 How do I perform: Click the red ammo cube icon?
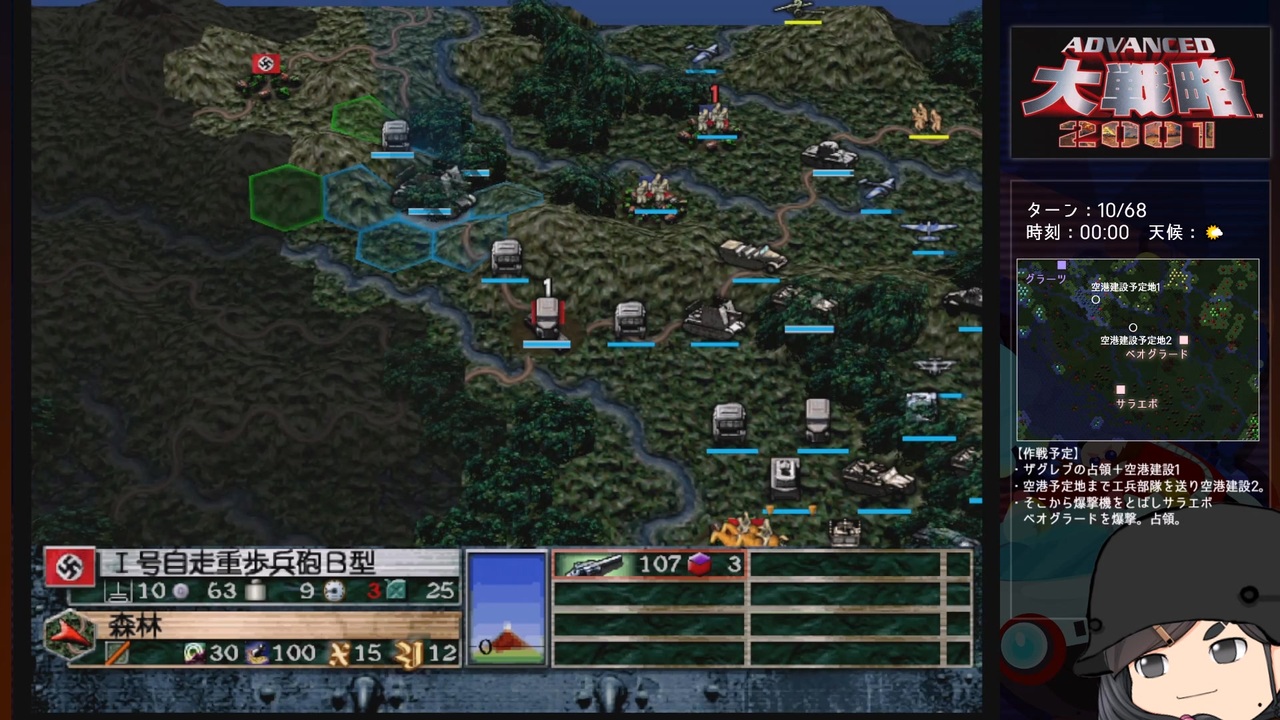pos(700,564)
